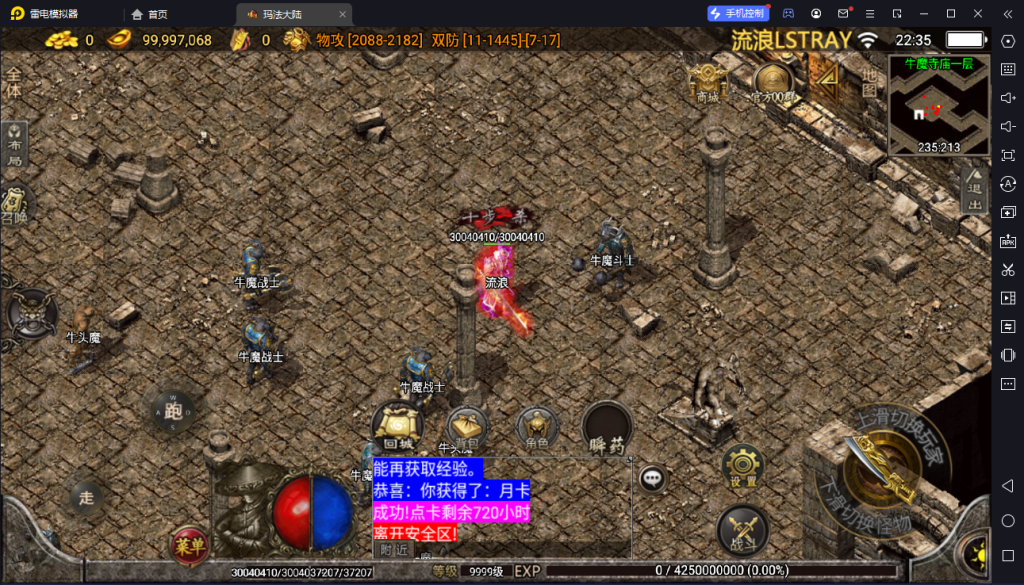Switch to 走 walk mode
Screen dimensions: 1024x585
pos(87,496)
